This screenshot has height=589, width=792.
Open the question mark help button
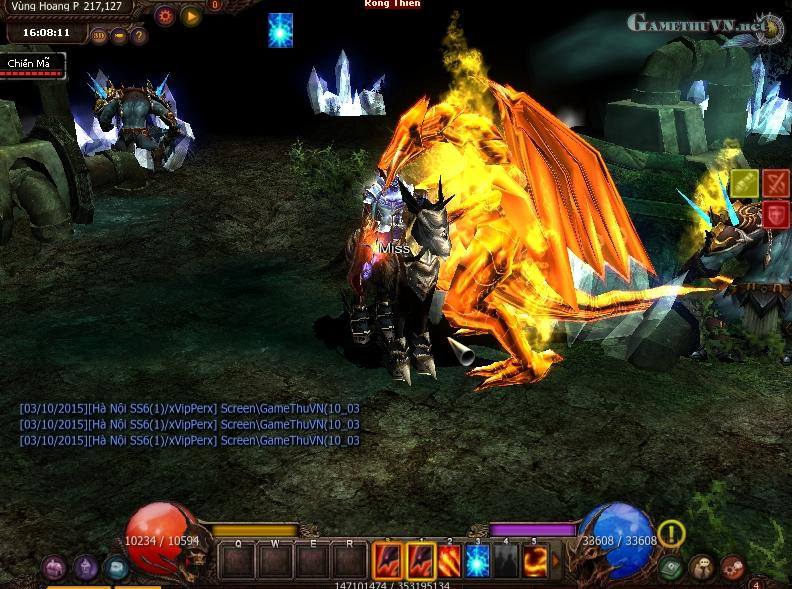[x=139, y=36]
